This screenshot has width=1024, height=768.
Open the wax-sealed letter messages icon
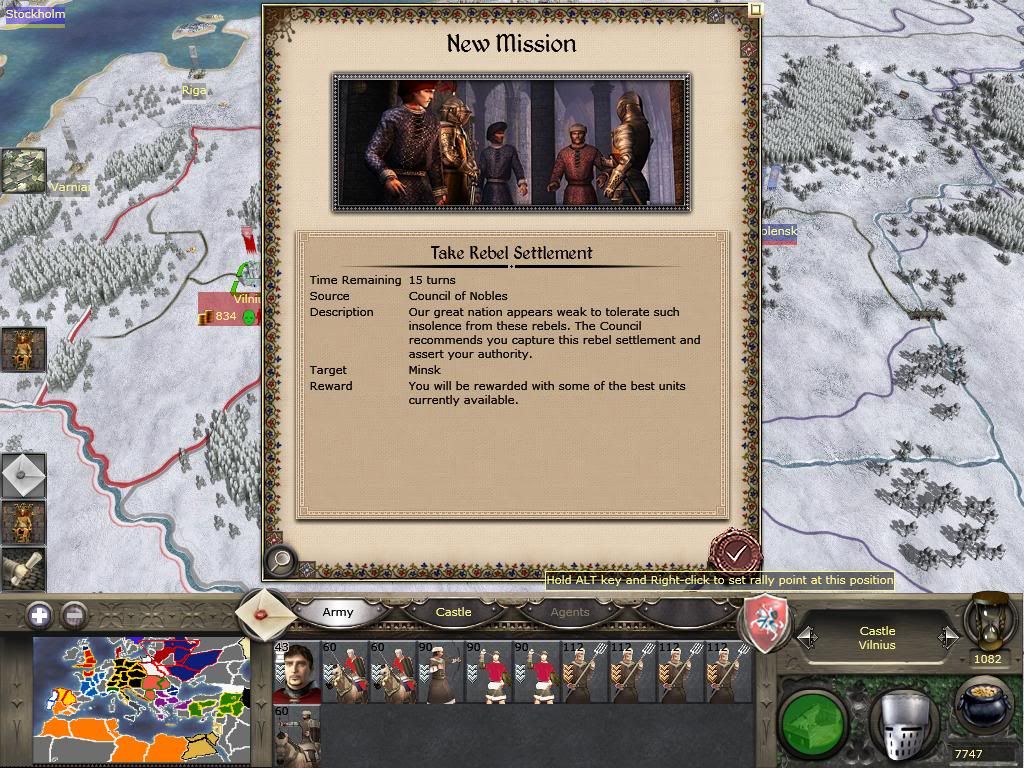click(265, 614)
